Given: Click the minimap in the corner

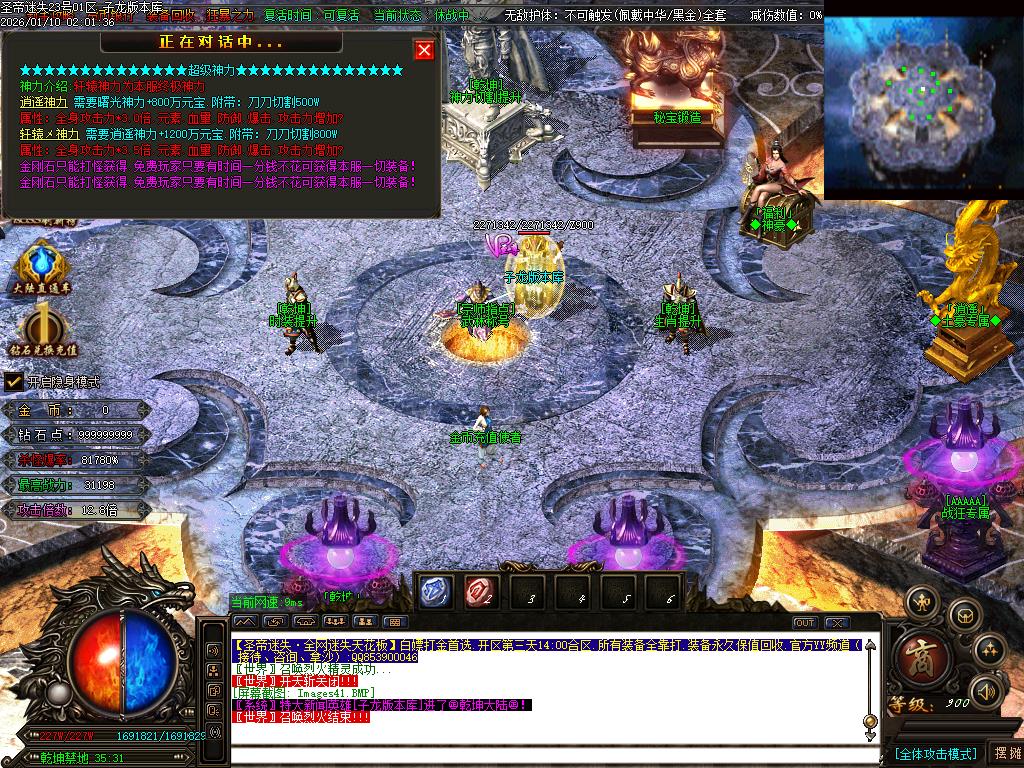Looking at the screenshot, I should tap(923, 106).
